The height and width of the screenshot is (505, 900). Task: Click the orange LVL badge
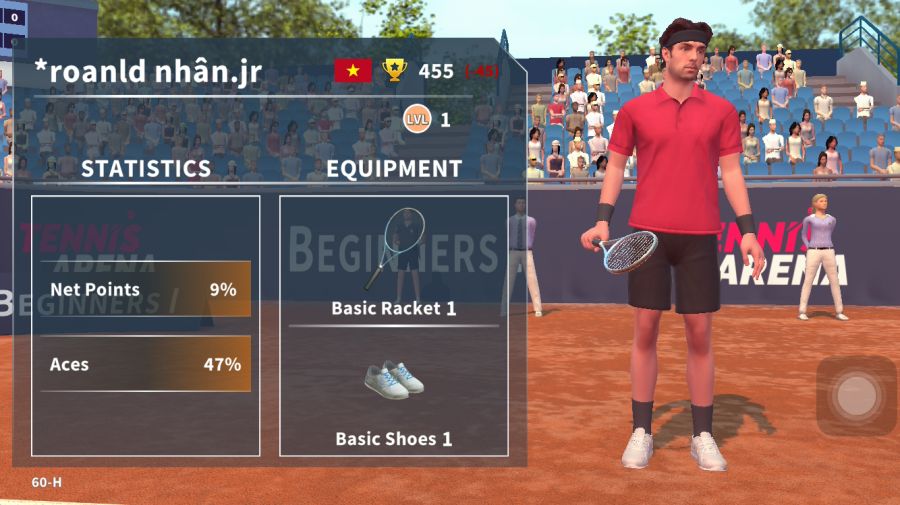pos(417,120)
